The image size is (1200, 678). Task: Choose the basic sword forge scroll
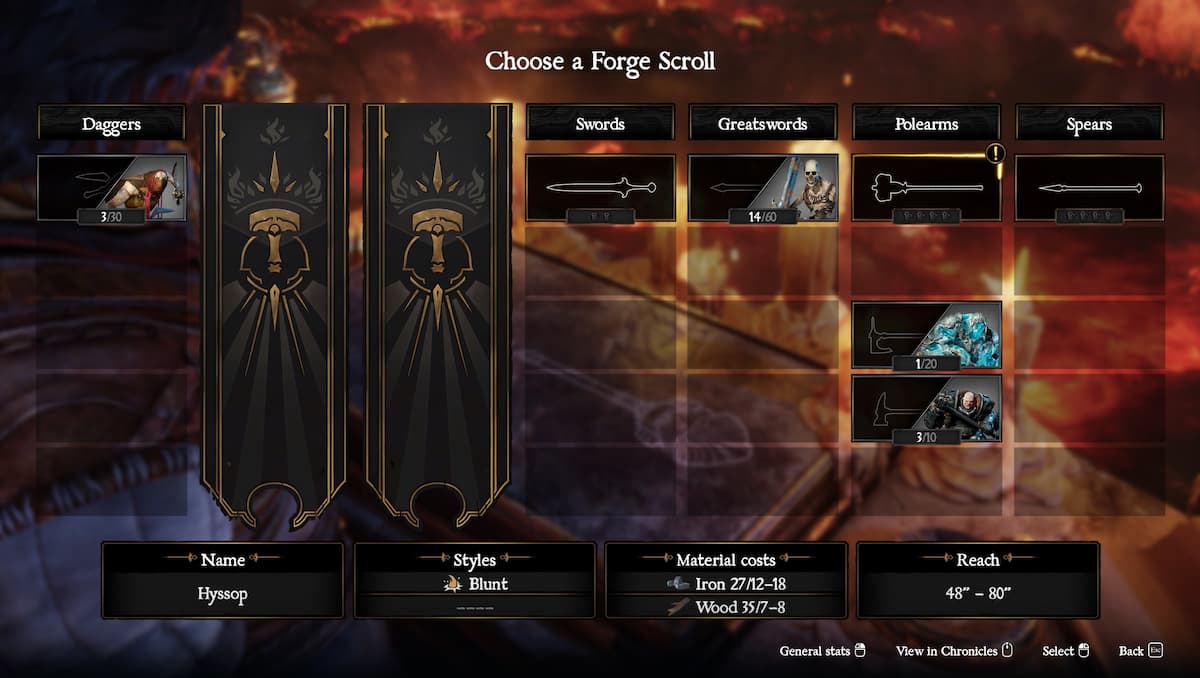tap(600, 188)
